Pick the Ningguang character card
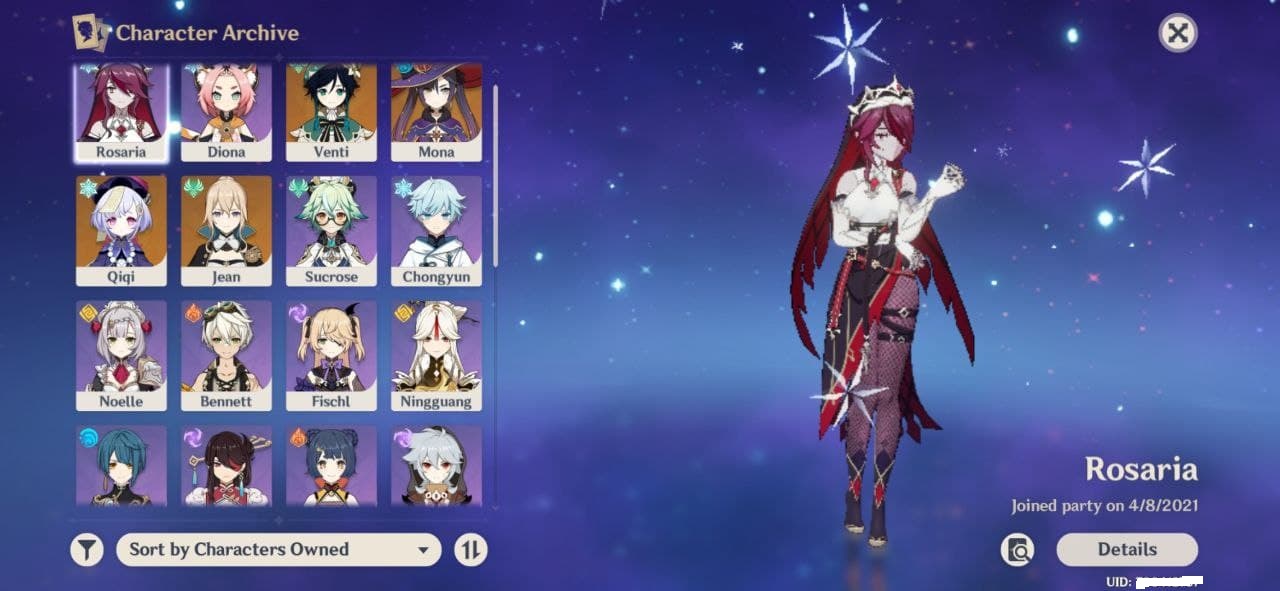This screenshot has height=591, width=1280. (436, 356)
